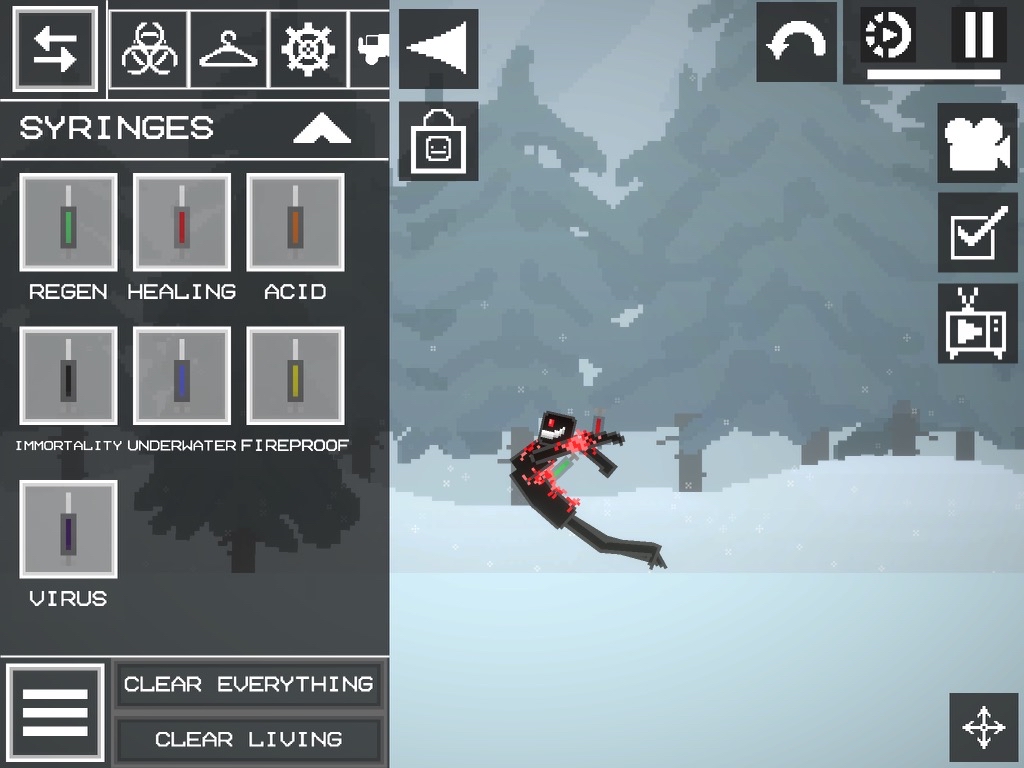
Task: Select the Immortality syringe
Action: tap(68, 376)
